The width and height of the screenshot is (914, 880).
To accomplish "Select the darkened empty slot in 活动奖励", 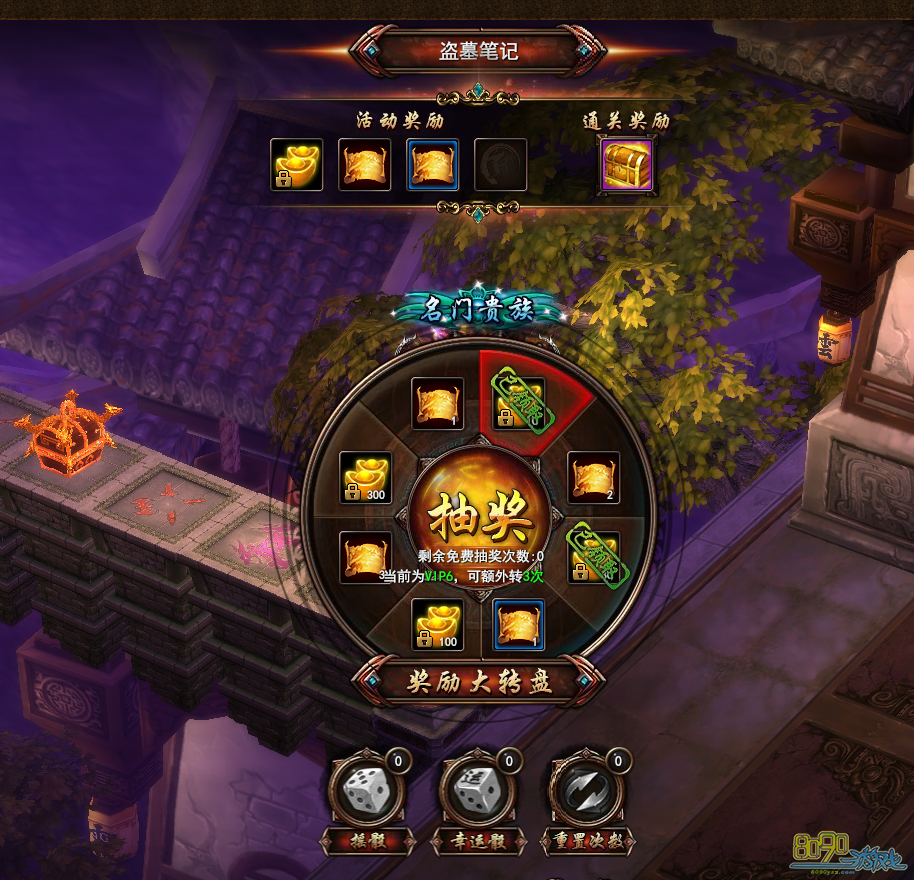I will (500, 165).
